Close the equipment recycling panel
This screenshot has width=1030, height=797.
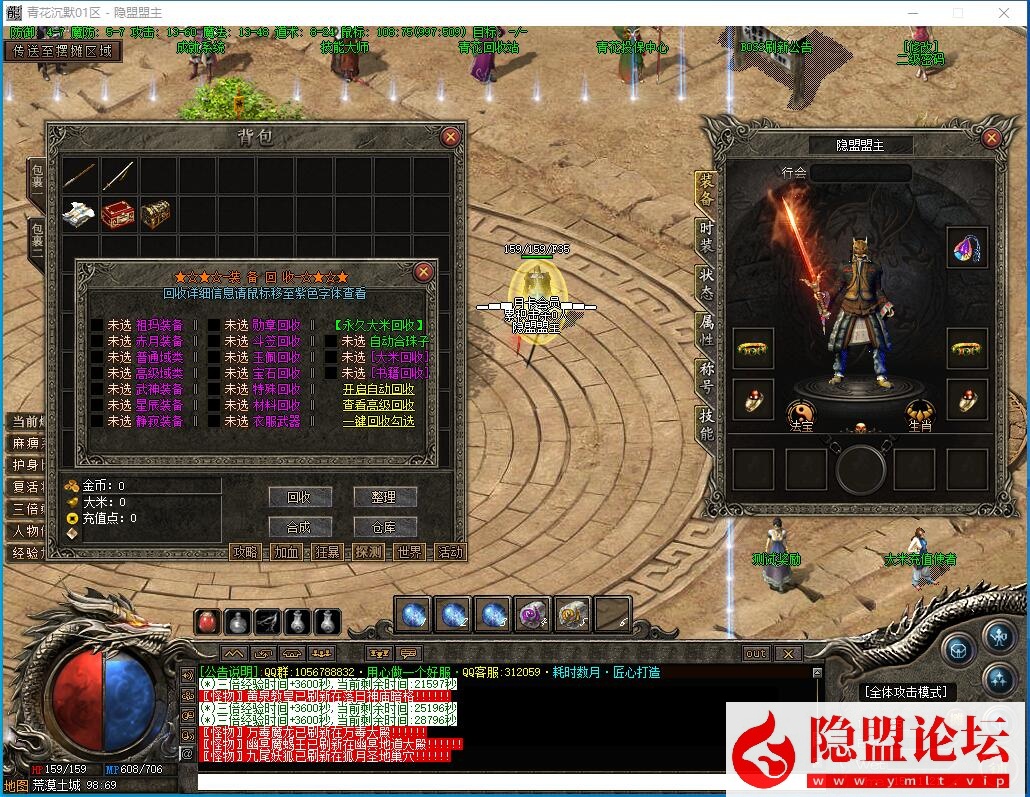pos(424,271)
